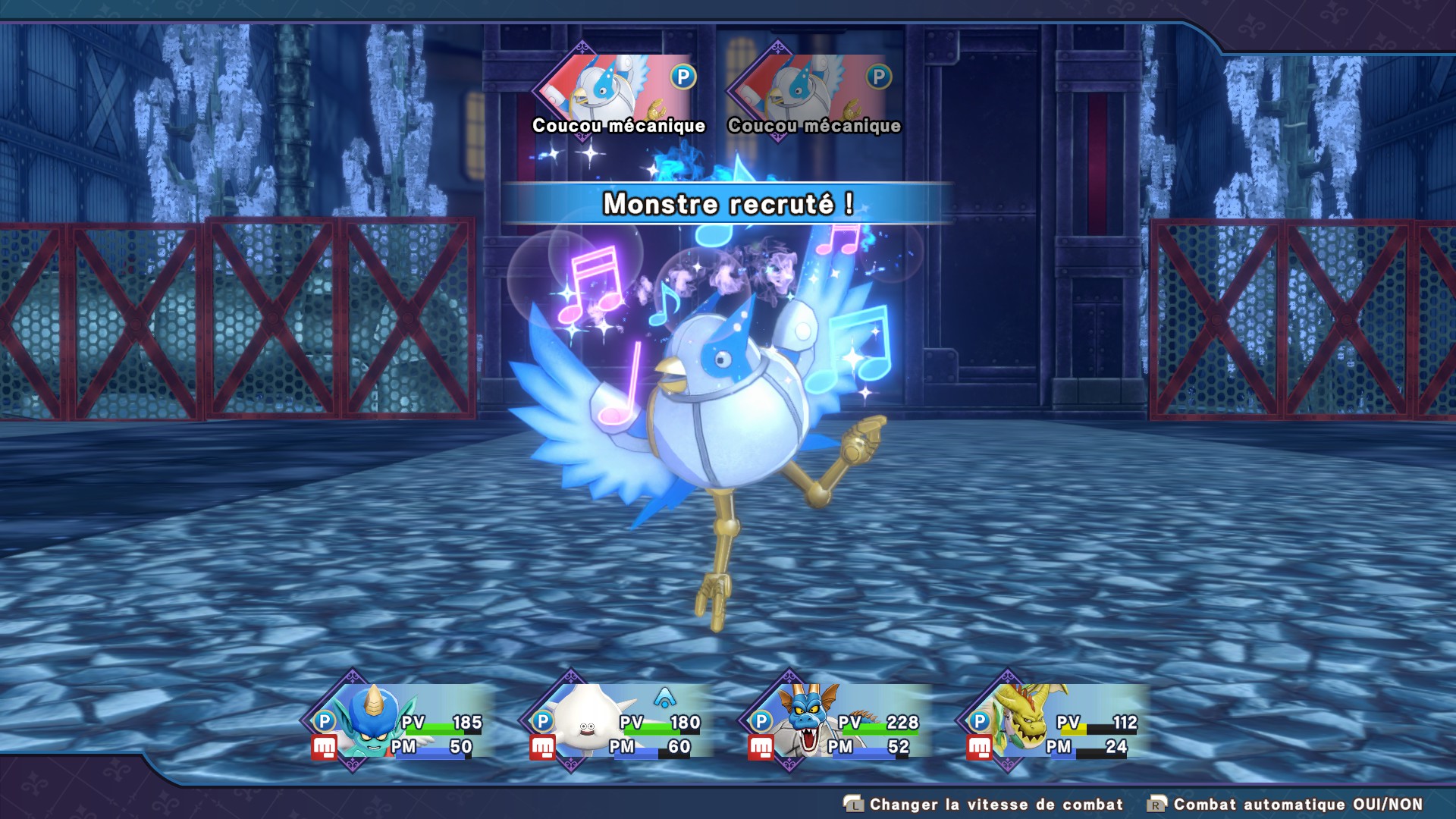Image resolution: width=1456 pixels, height=819 pixels.
Task: Choose the blue horned monster party panel
Action: pos(398,722)
